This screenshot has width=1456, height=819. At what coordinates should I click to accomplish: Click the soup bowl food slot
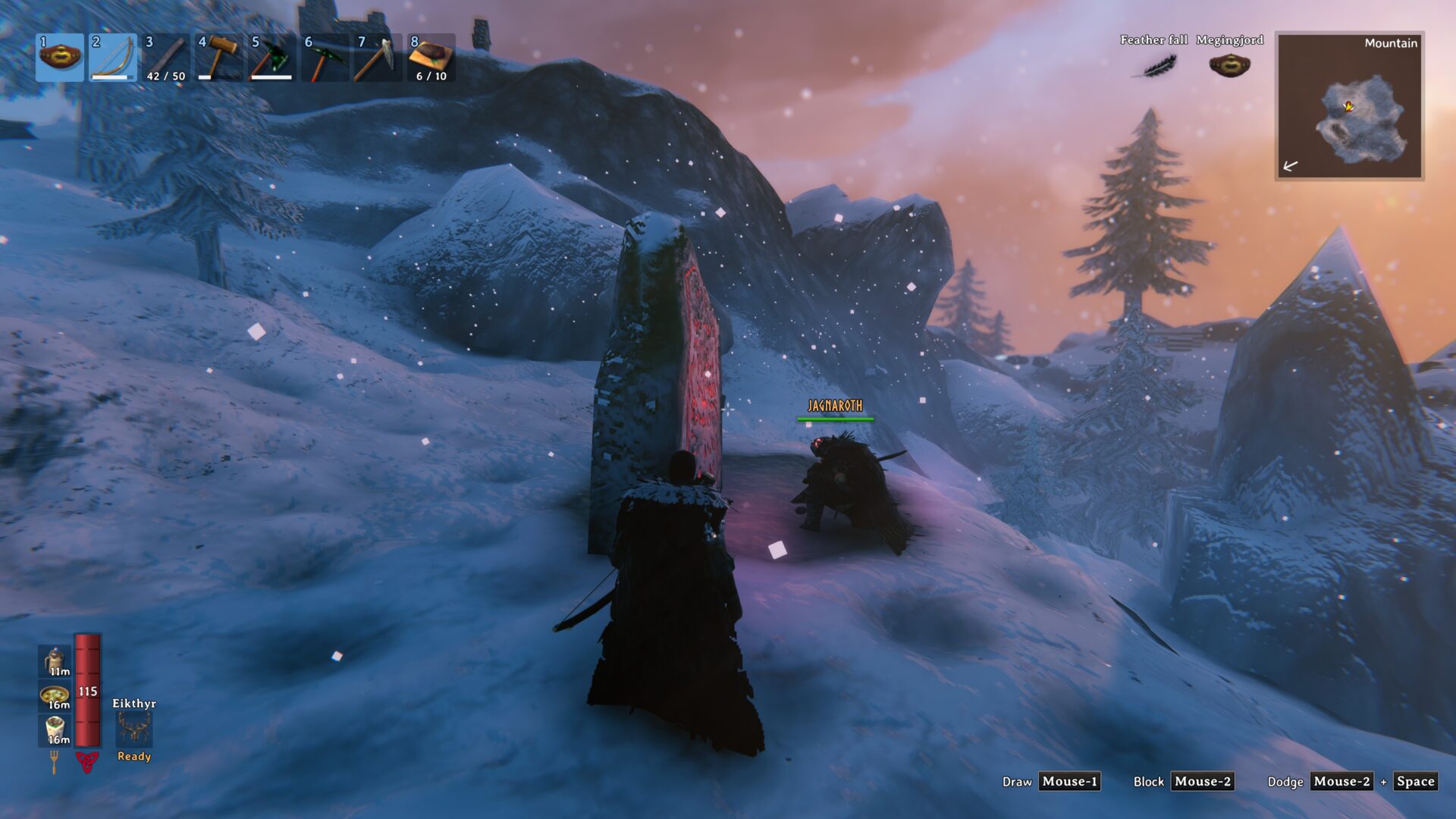(x=55, y=696)
